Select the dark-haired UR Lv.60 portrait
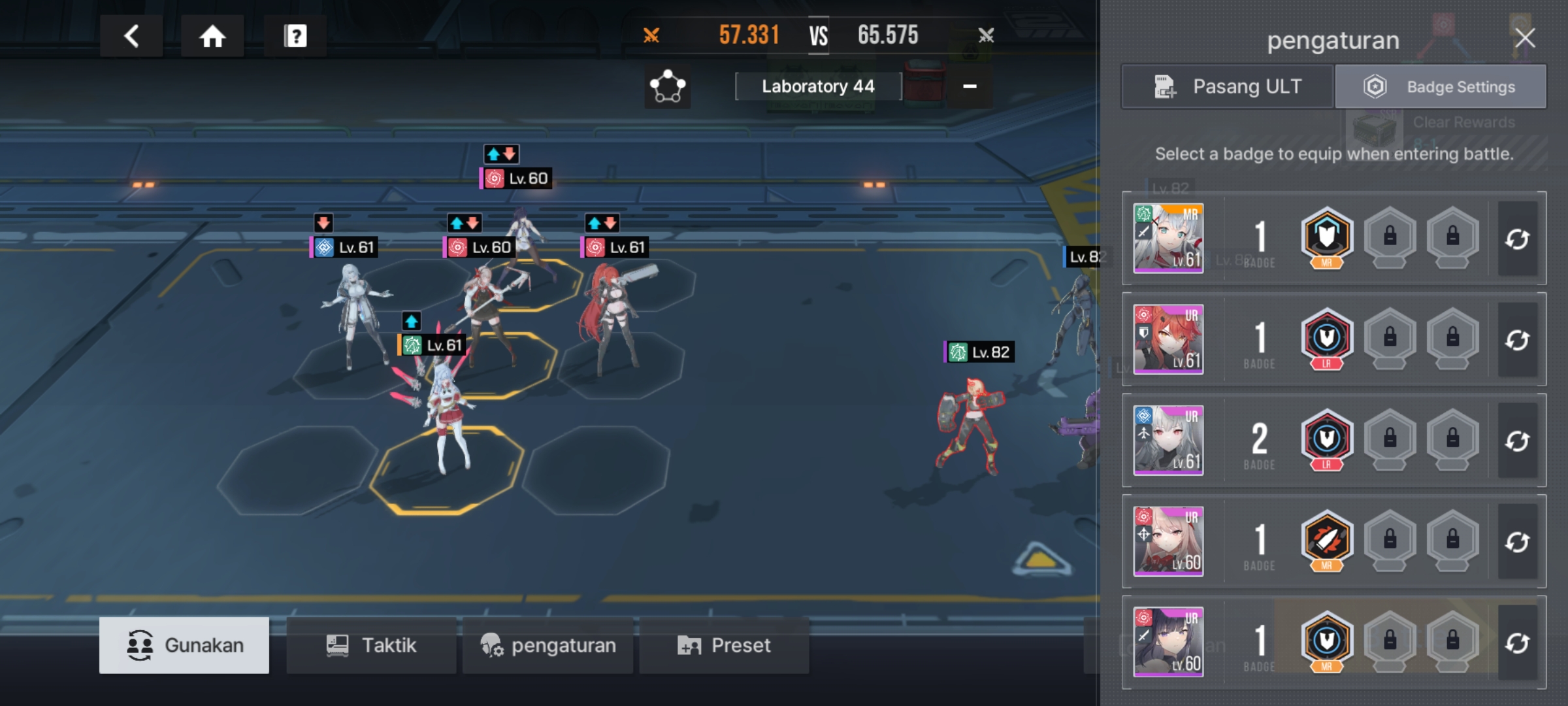The image size is (1568, 706). point(1168,642)
